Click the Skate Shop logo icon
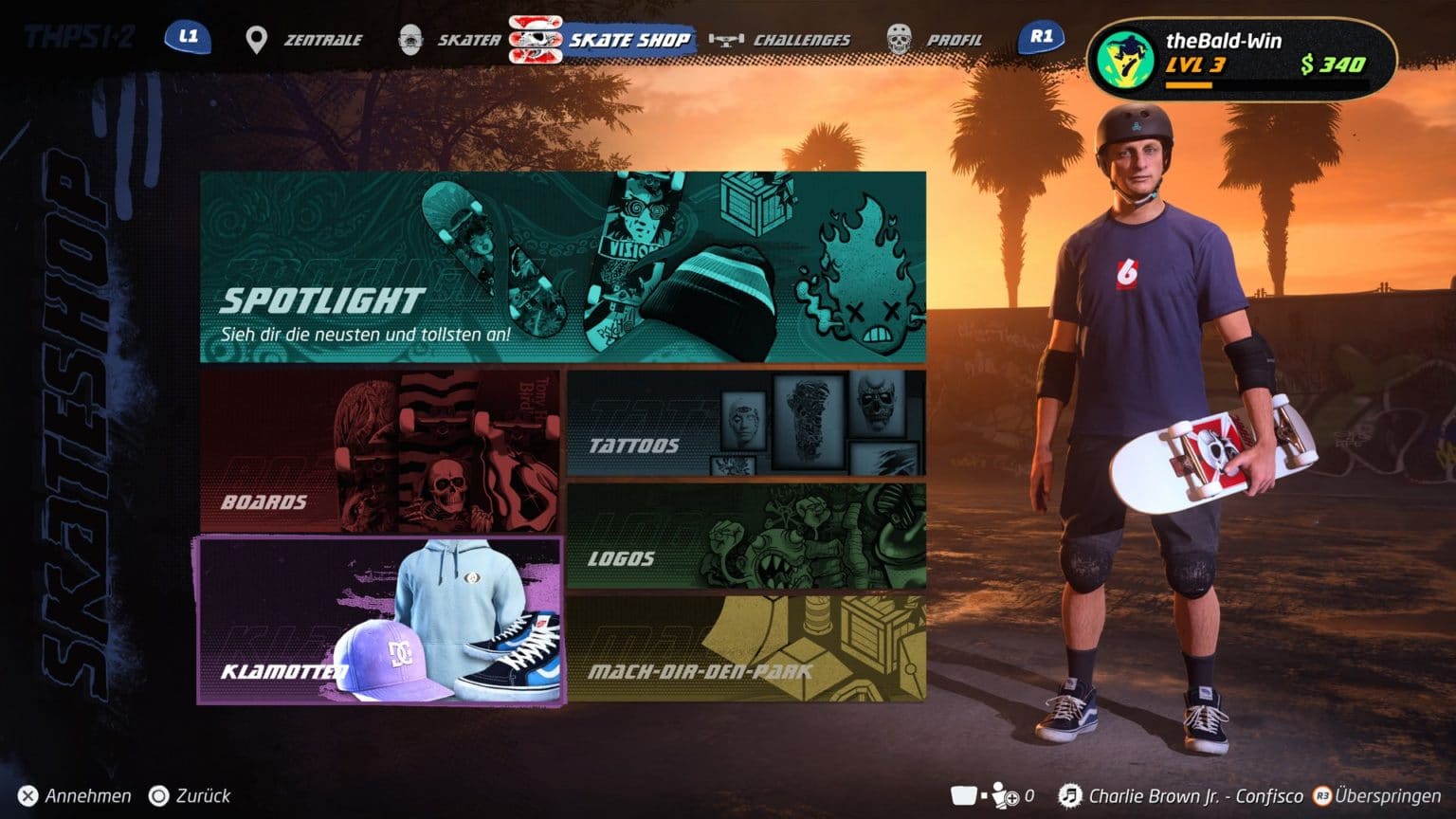1456x819 pixels. click(534, 38)
